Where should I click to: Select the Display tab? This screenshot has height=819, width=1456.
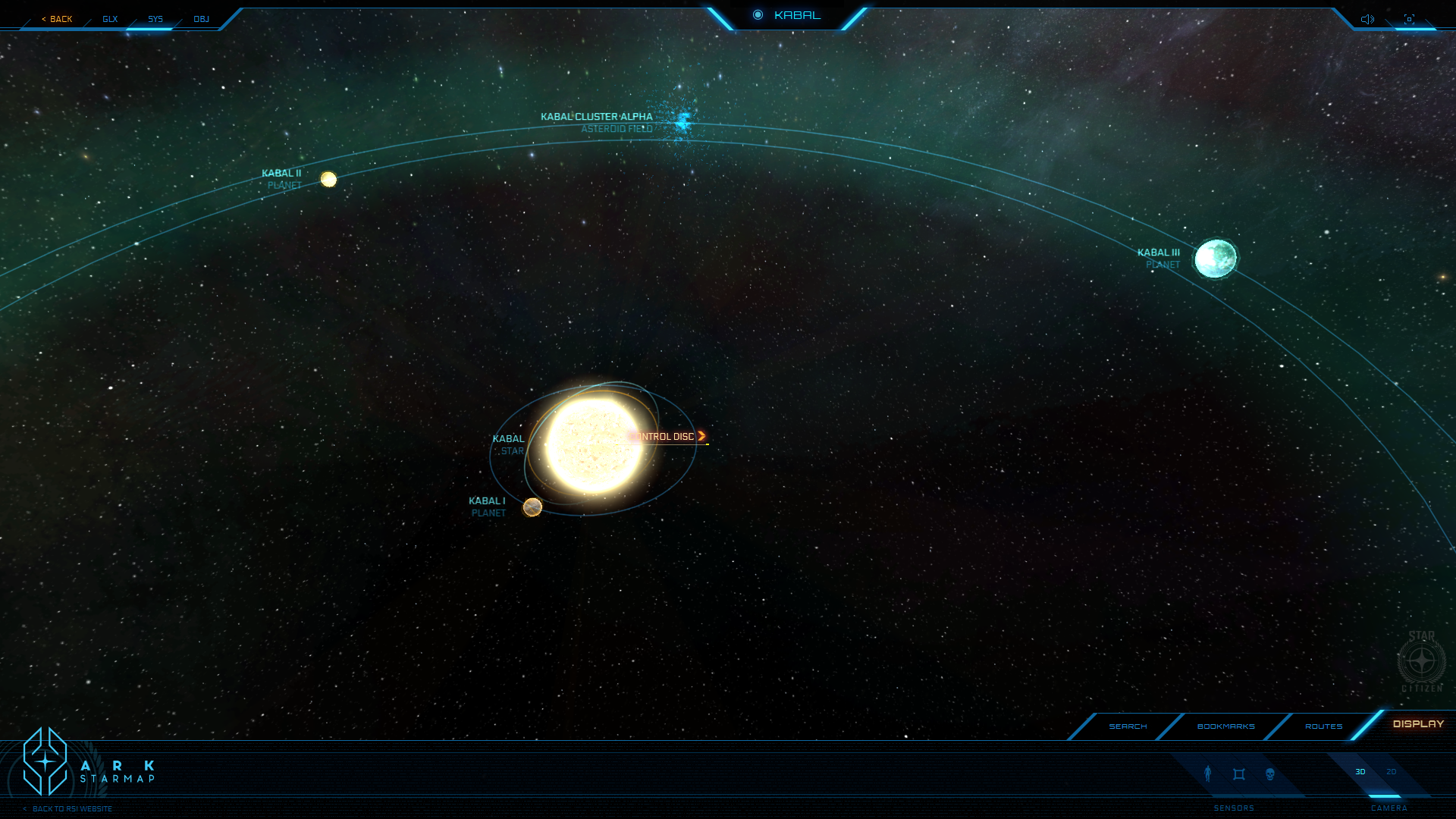click(x=1418, y=724)
